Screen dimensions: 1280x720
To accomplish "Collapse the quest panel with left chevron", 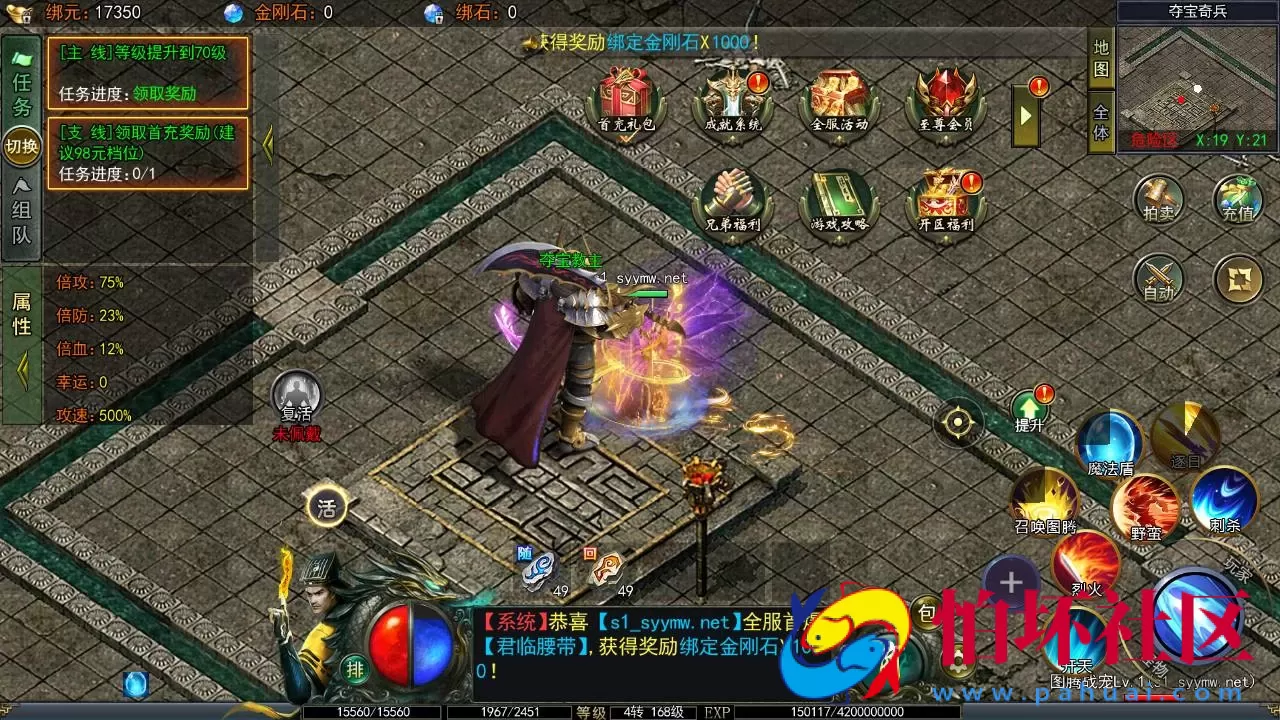I will pyautogui.click(x=266, y=144).
